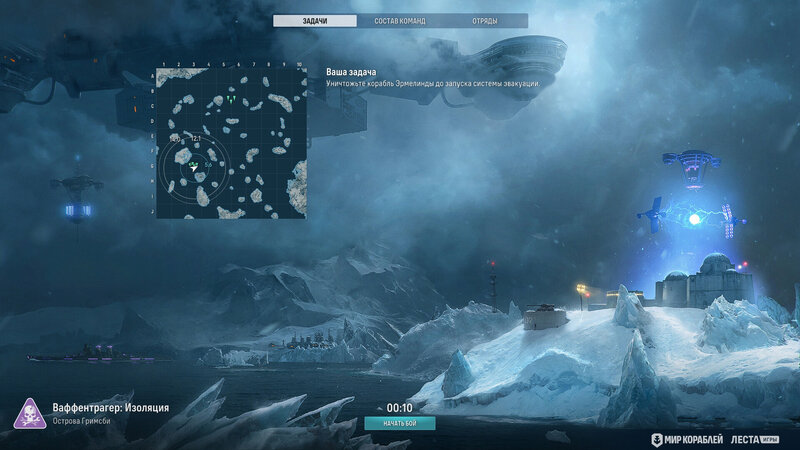Switch to the ЗАДАЧИ tab

[x=315, y=20]
